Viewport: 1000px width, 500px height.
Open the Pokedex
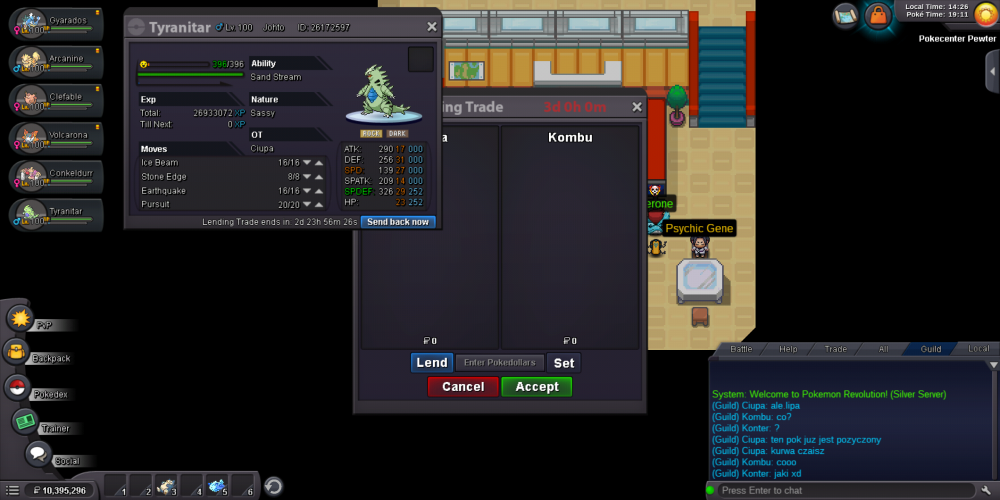pos(18,388)
